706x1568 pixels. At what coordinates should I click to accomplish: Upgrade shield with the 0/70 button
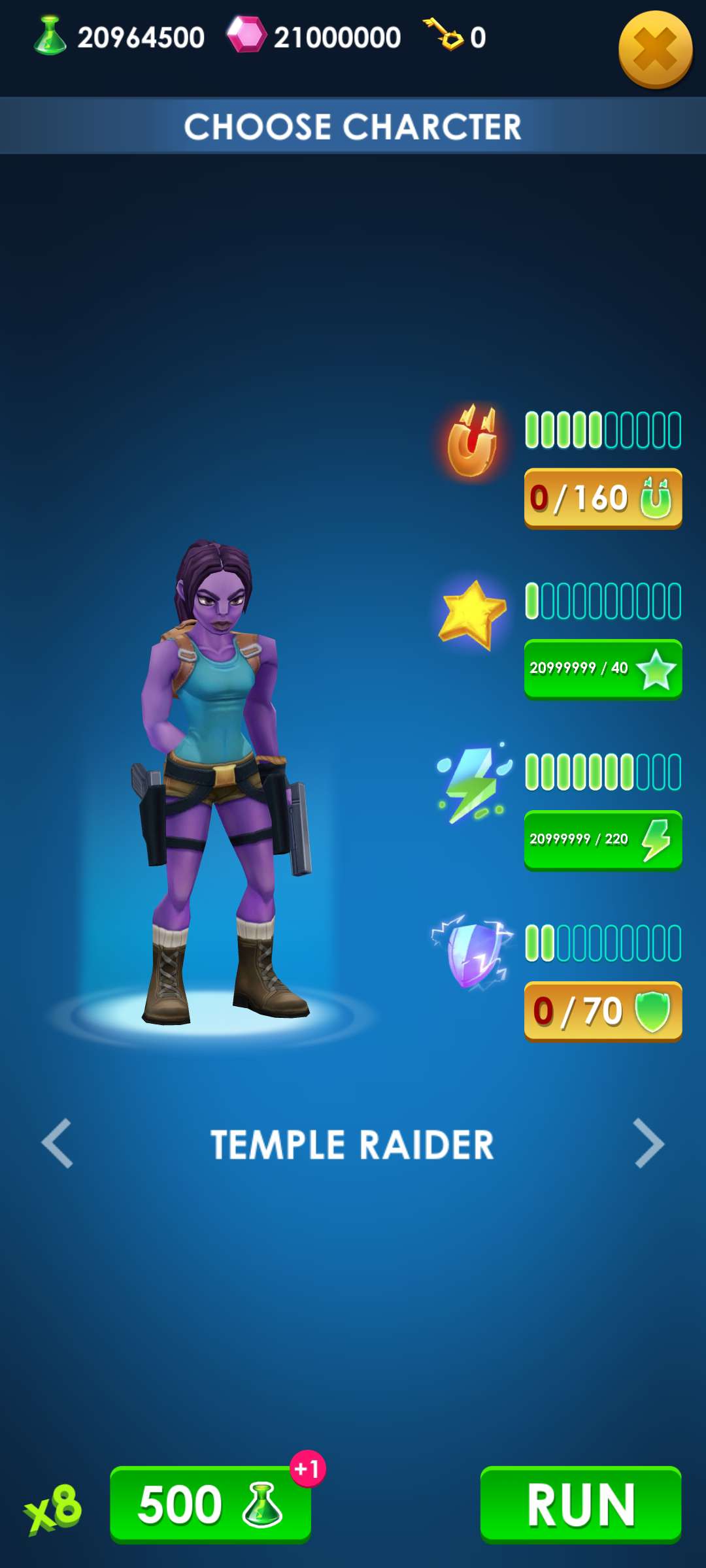click(x=603, y=1011)
